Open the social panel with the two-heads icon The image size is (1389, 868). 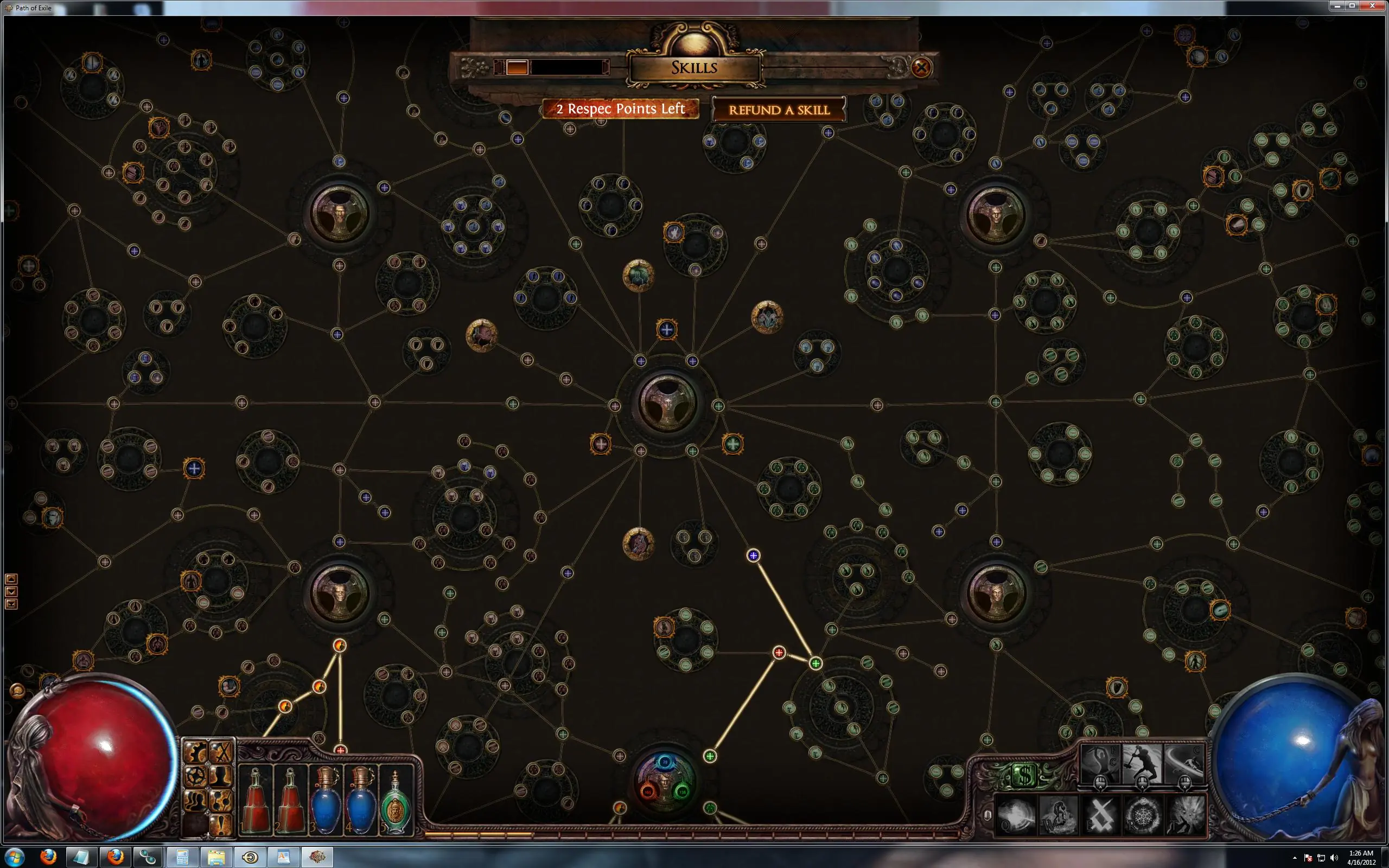coord(195,800)
